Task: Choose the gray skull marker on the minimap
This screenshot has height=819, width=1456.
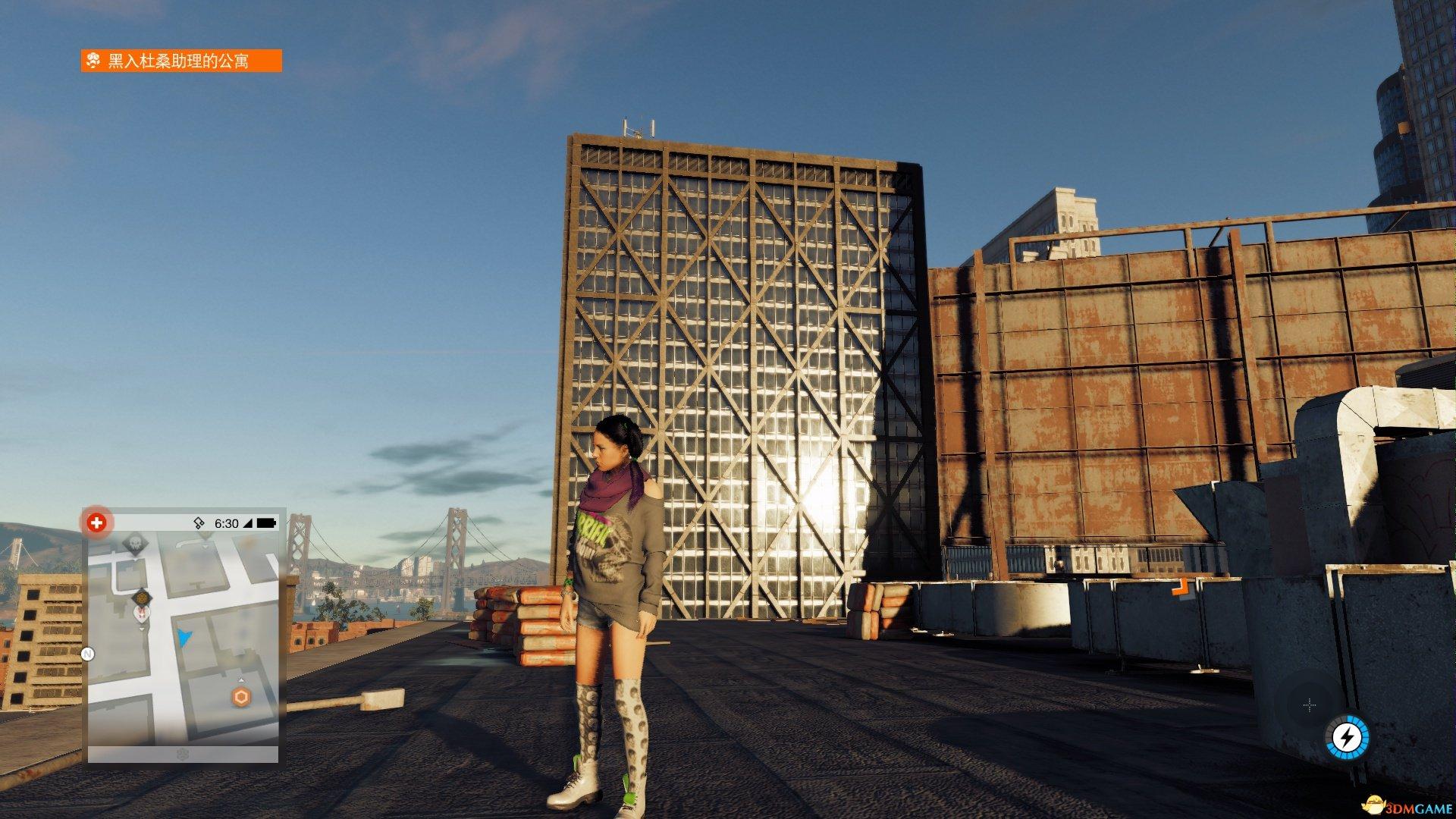Action: coord(135,544)
